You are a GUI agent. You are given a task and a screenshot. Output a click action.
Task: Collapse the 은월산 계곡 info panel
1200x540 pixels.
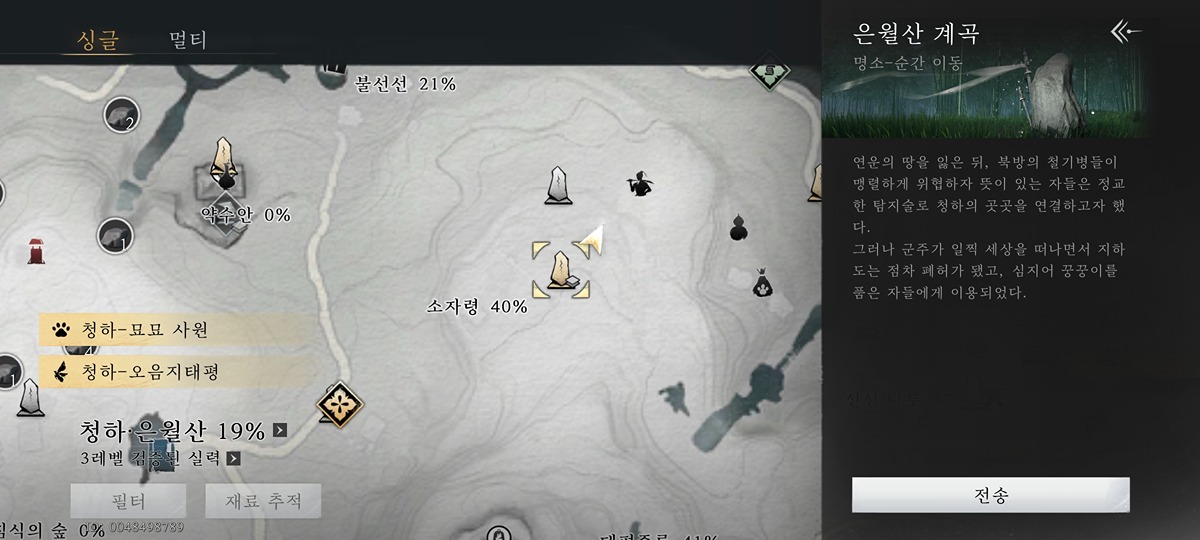1127,33
